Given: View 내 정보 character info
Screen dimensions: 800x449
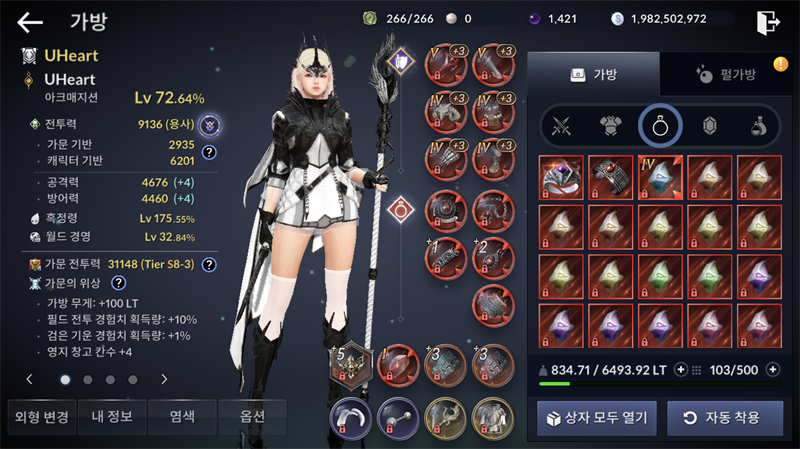Looking at the screenshot, I should click(111, 417).
